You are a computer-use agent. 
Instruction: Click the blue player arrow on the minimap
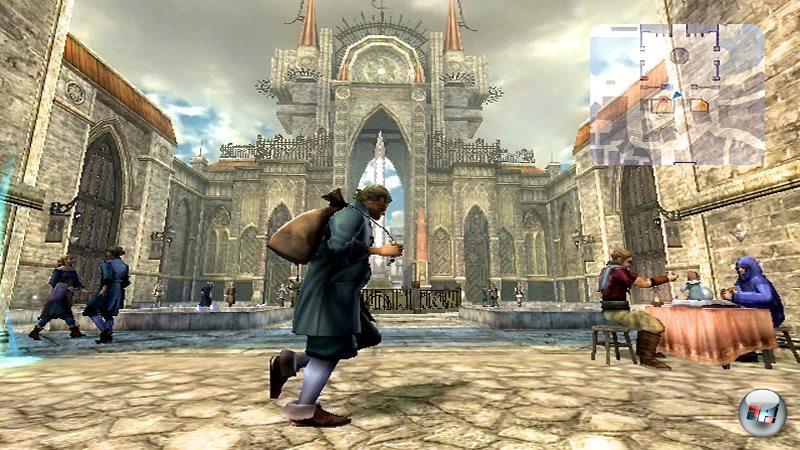coord(677,95)
